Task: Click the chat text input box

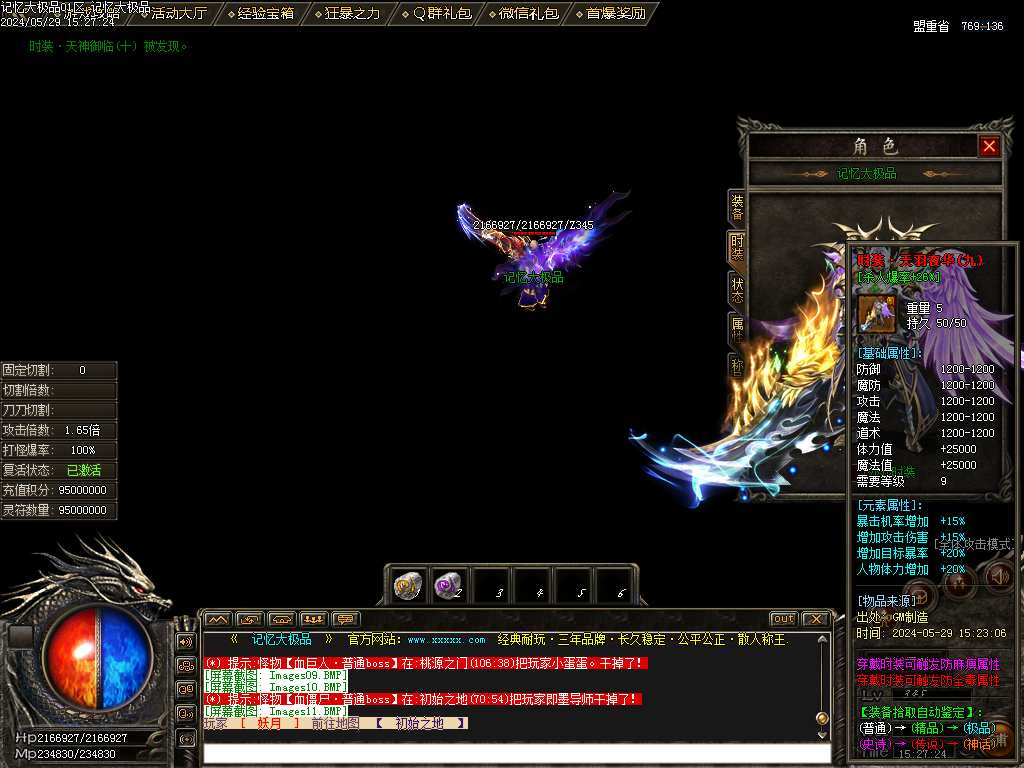Action: pos(515,752)
